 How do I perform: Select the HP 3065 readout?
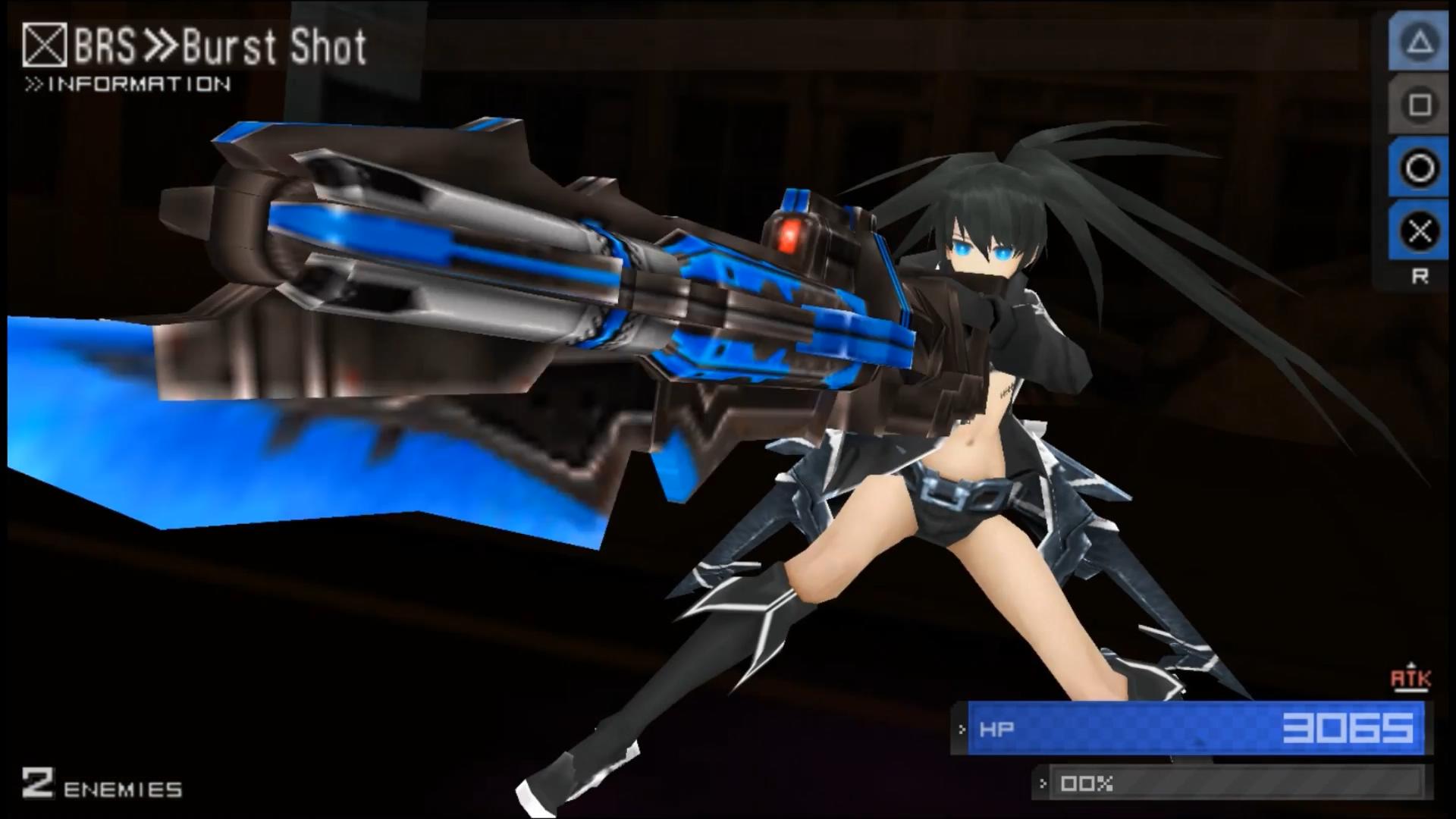coord(1350,730)
